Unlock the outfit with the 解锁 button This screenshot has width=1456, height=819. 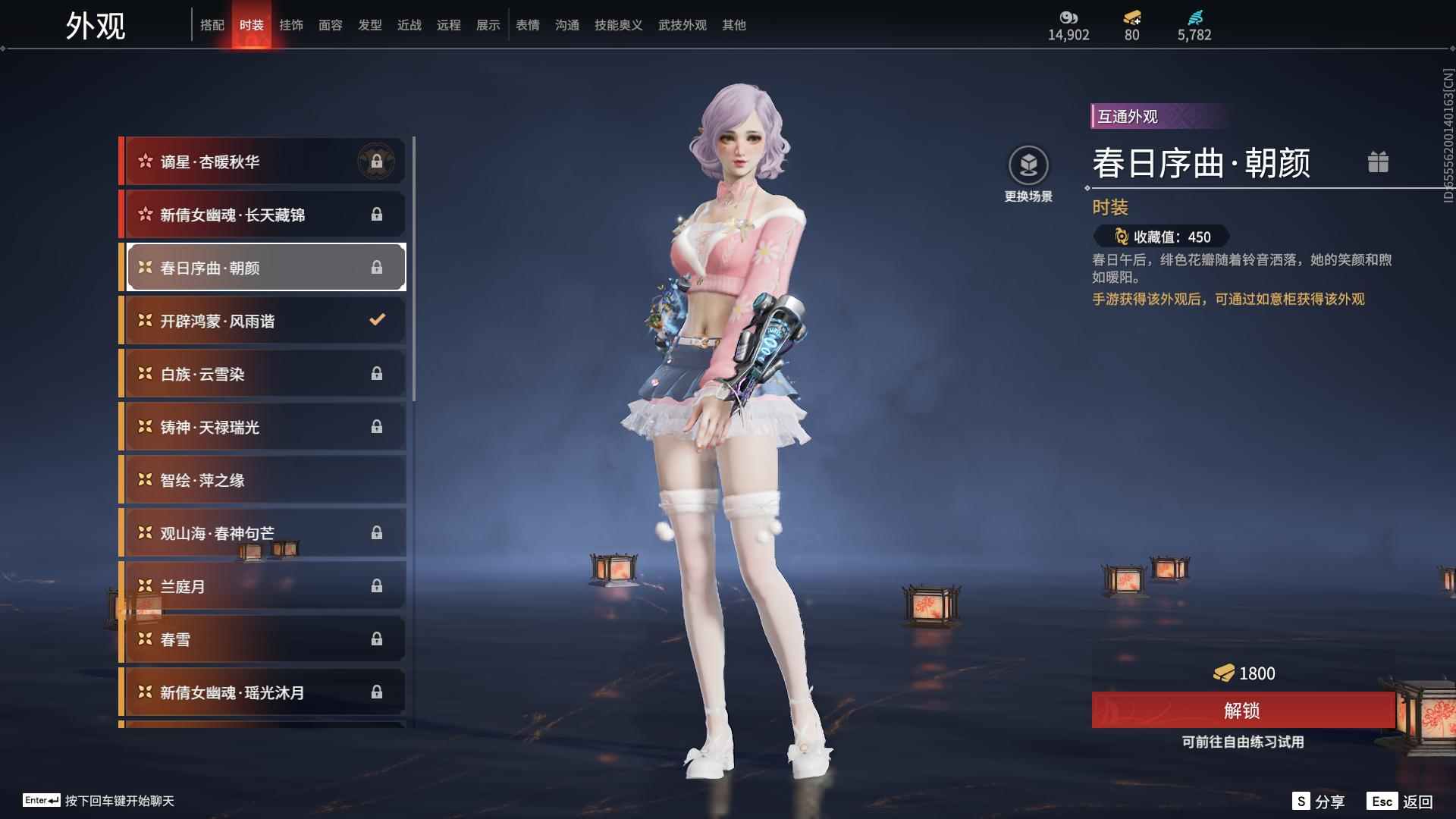[1242, 711]
